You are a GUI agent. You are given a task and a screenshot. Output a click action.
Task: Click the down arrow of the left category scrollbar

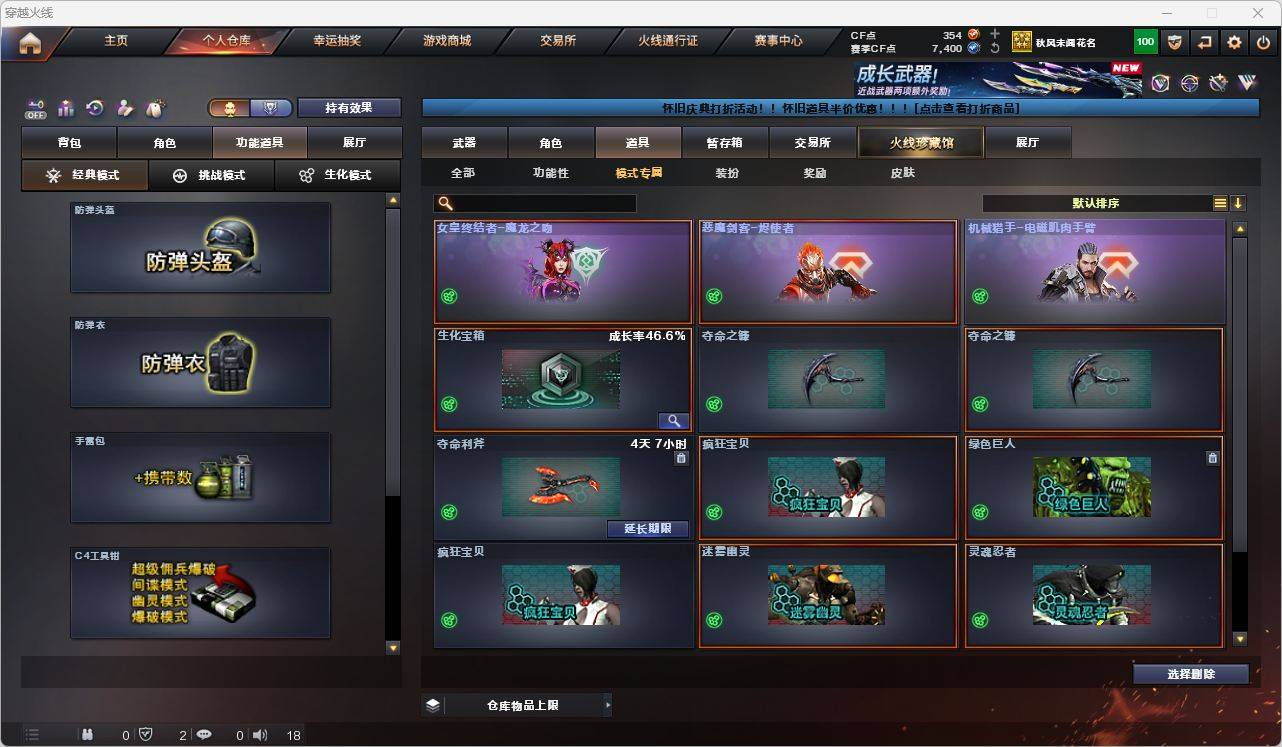[x=391, y=648]
